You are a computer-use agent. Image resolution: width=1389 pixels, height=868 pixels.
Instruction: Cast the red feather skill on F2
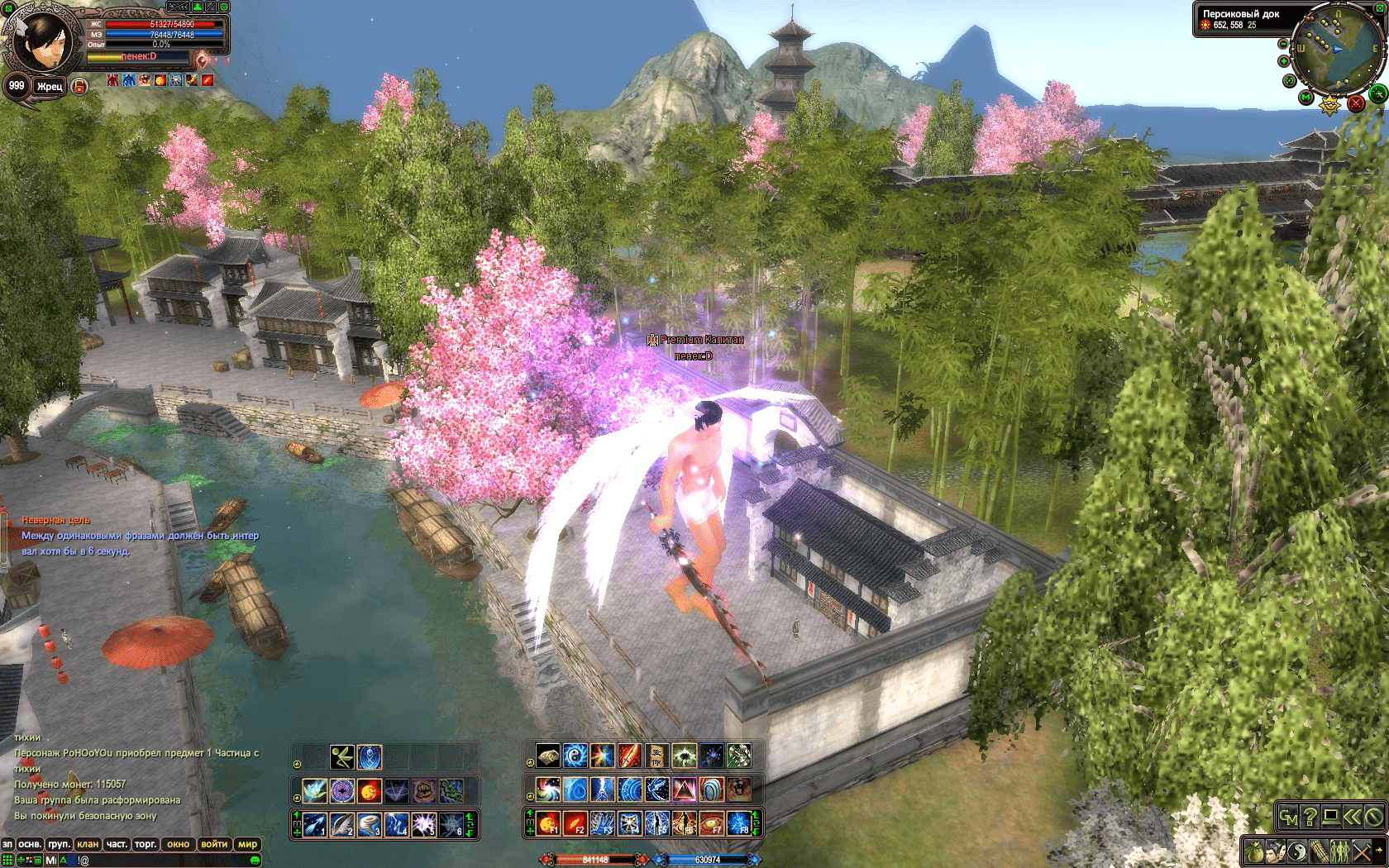[575, 823]
